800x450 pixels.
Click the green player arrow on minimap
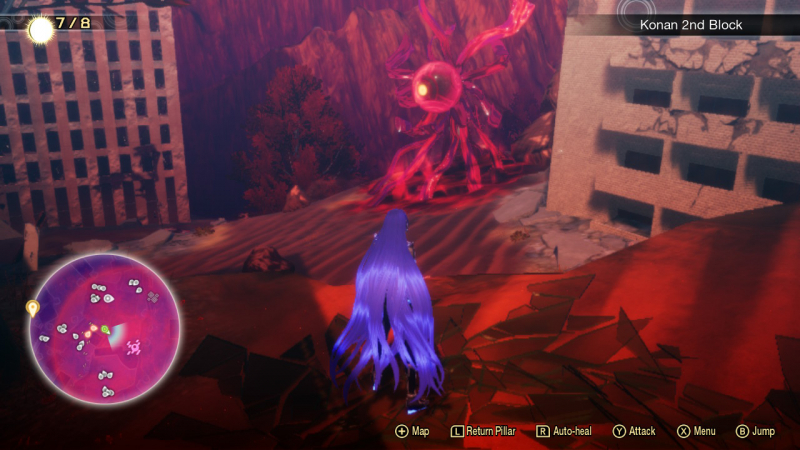105,329
